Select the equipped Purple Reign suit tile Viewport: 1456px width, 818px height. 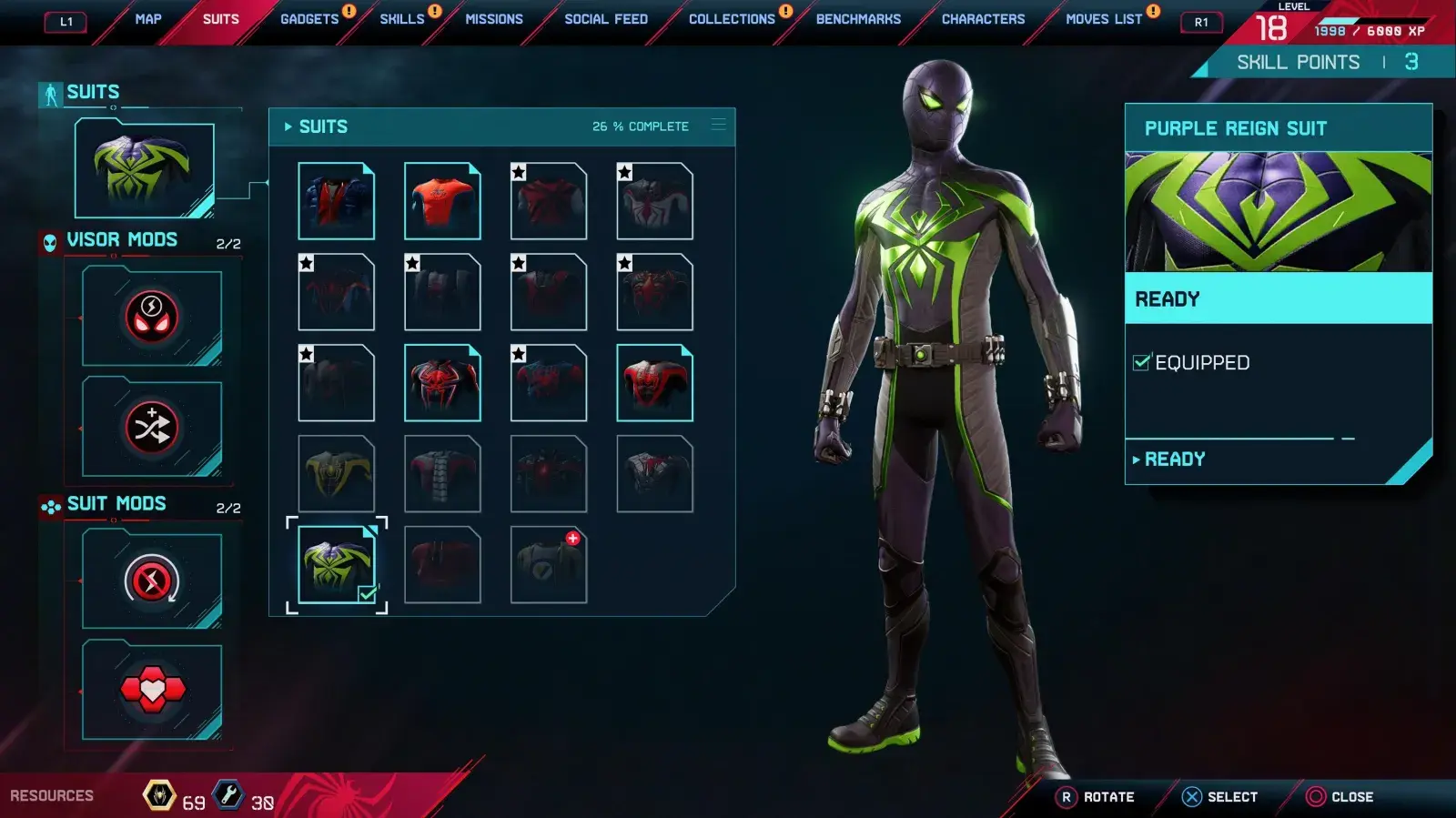point(336,564)
